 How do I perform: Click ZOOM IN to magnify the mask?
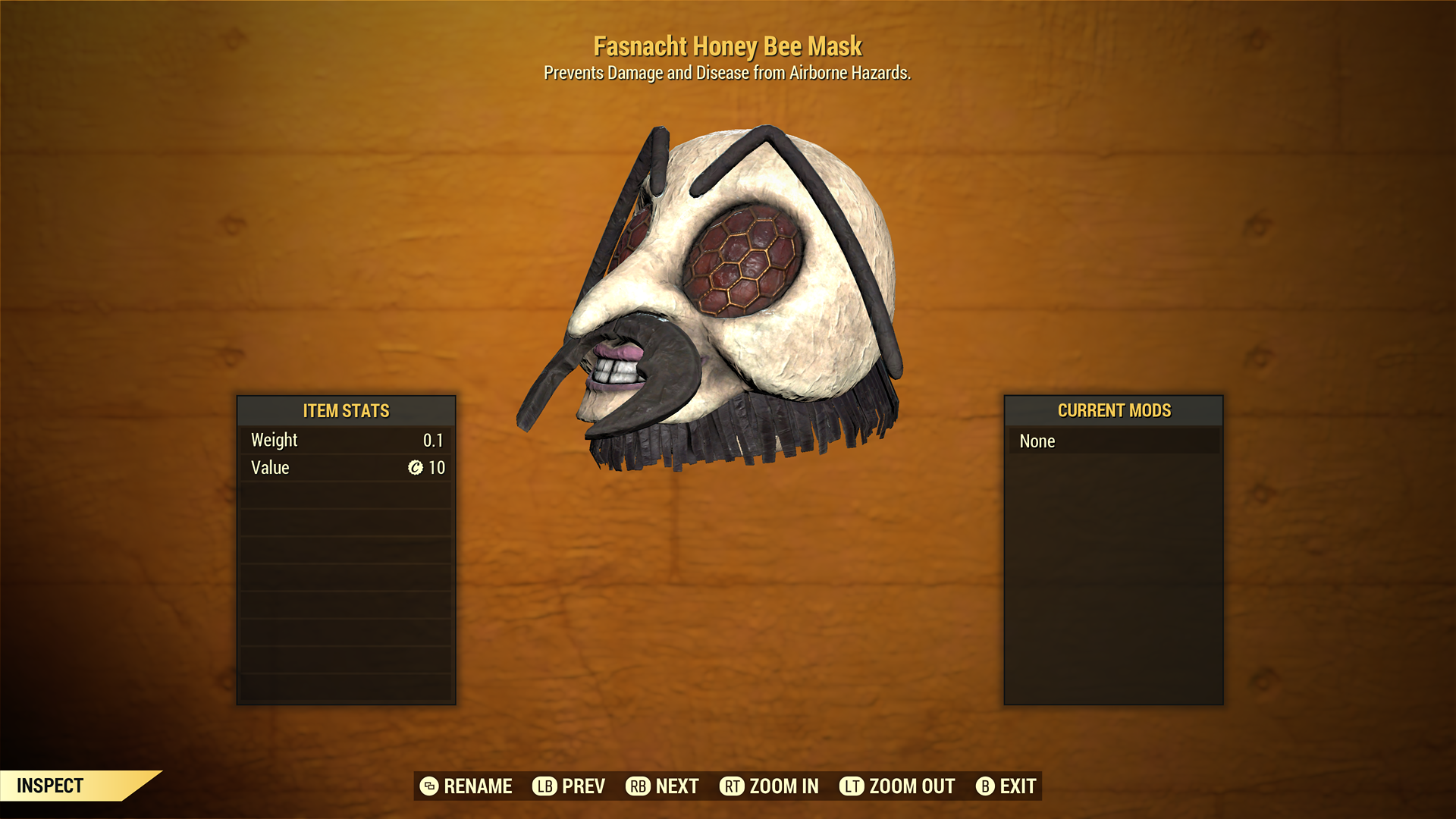pos(783,786)
